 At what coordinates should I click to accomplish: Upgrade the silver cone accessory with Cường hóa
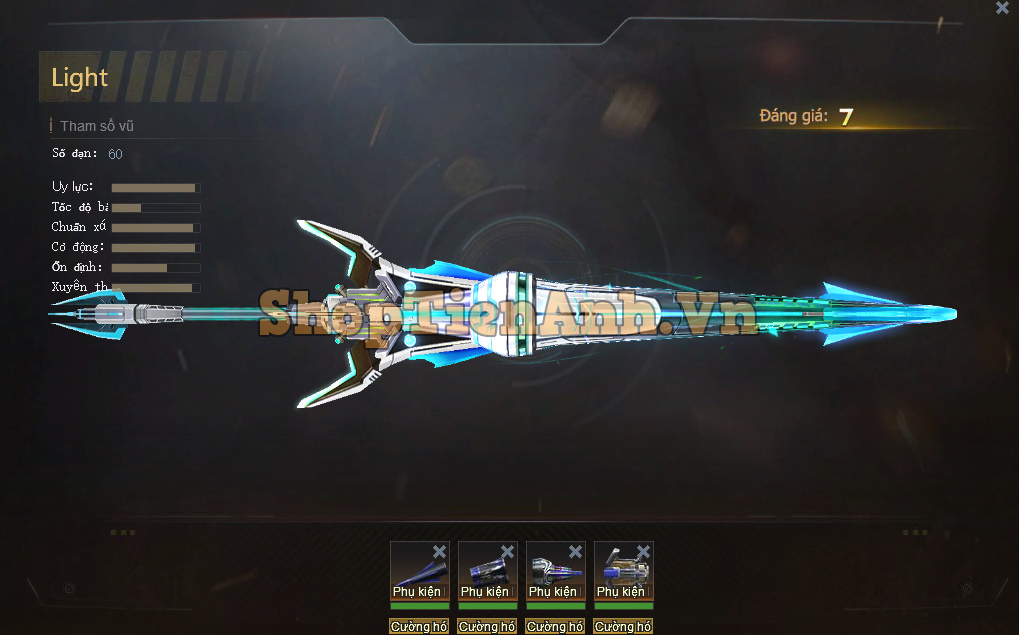(x=555, y=627)
